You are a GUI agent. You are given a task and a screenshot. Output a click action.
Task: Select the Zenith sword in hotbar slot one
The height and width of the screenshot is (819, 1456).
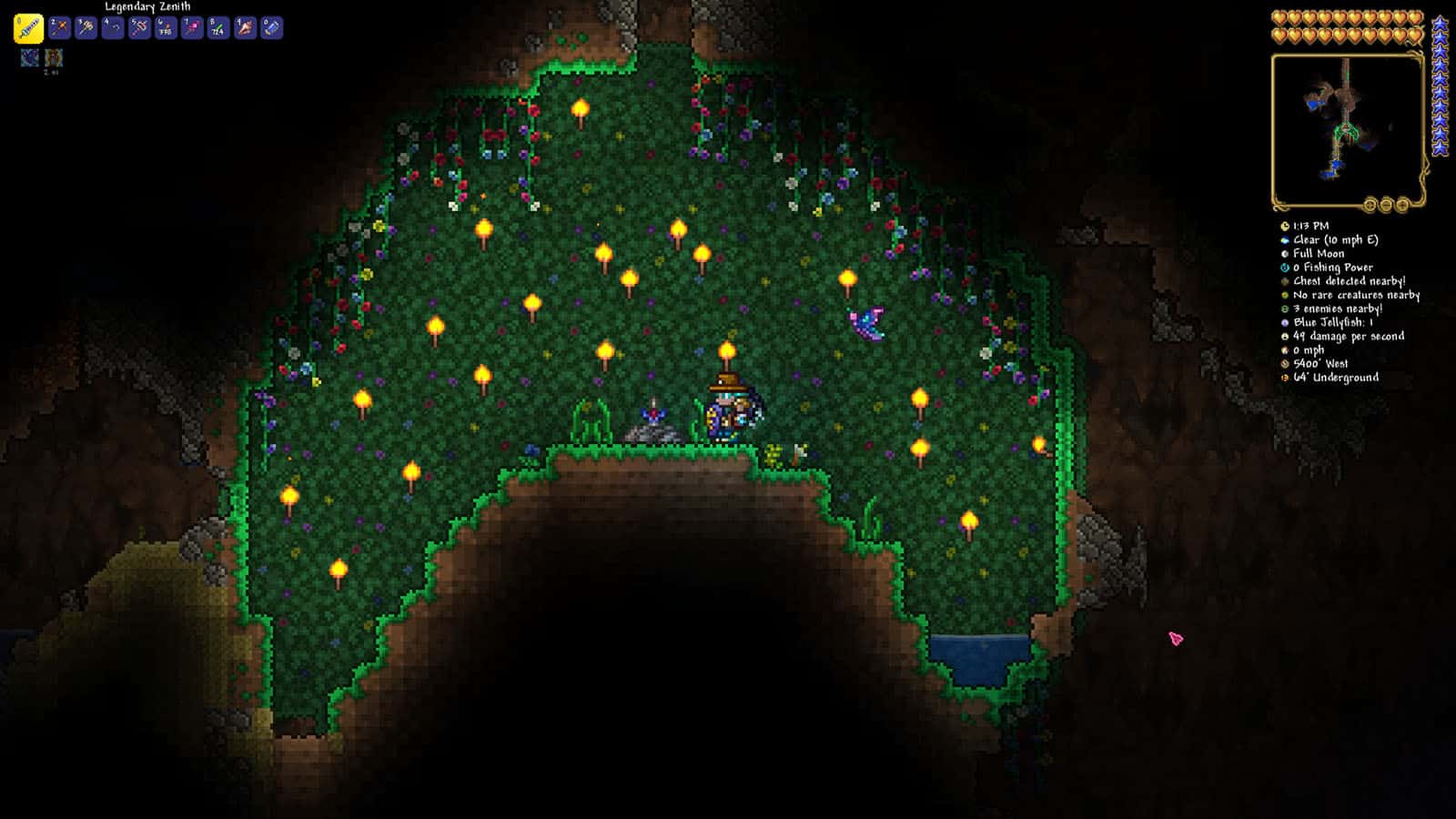point(29,28)
